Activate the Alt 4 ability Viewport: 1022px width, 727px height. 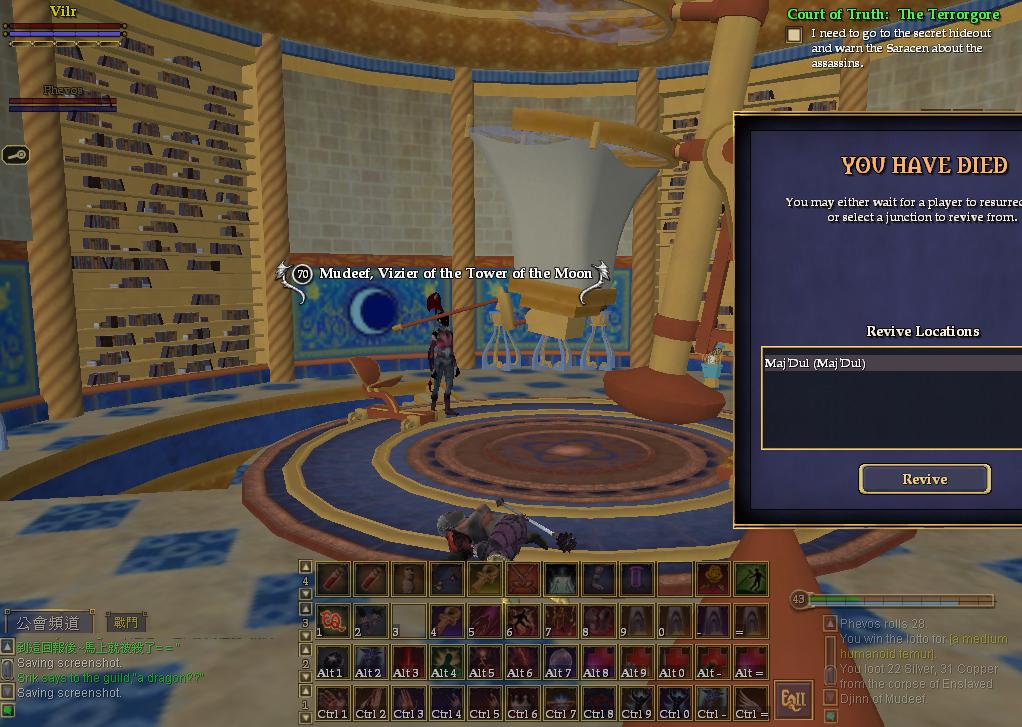446,661
